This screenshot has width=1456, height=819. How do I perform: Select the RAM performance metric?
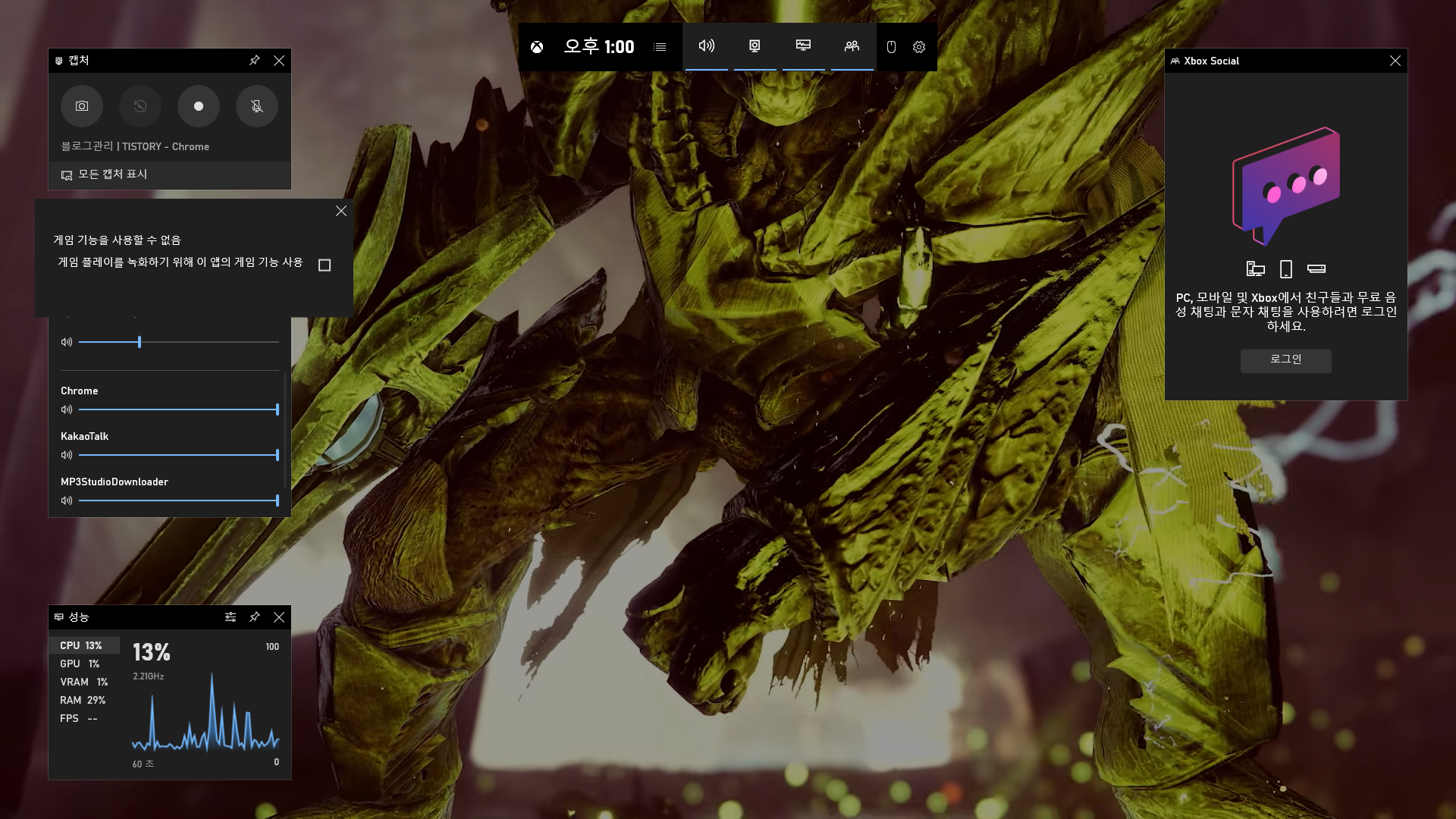click(x=82, y=700)
